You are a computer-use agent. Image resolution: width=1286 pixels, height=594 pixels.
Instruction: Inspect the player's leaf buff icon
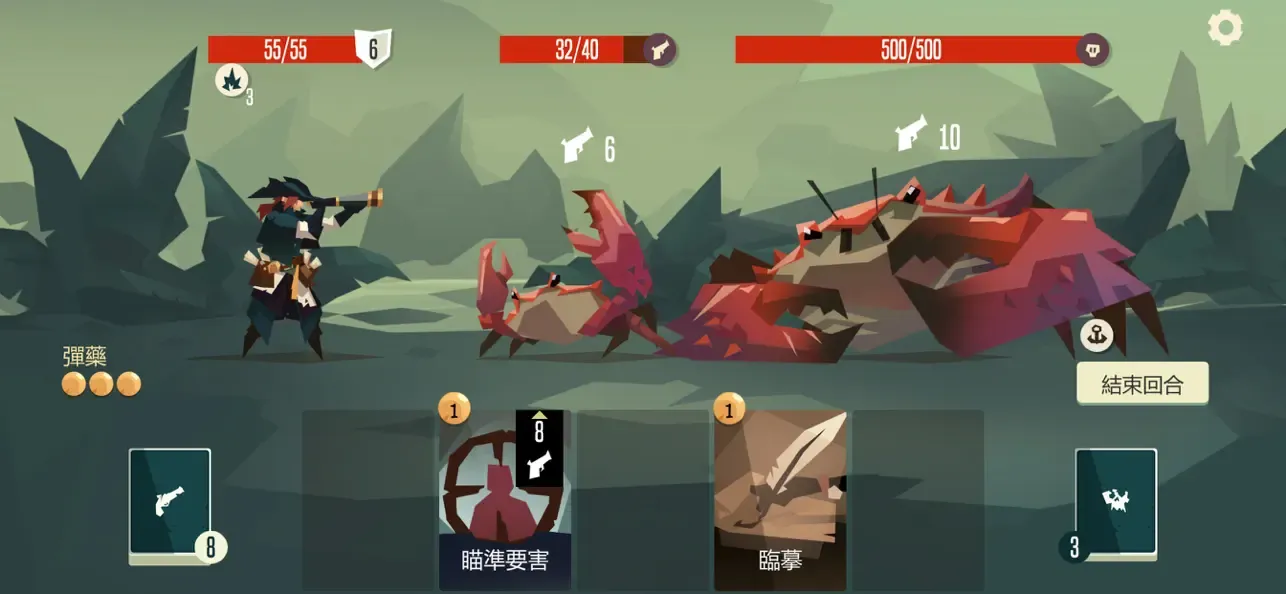(x=231, y=80)
